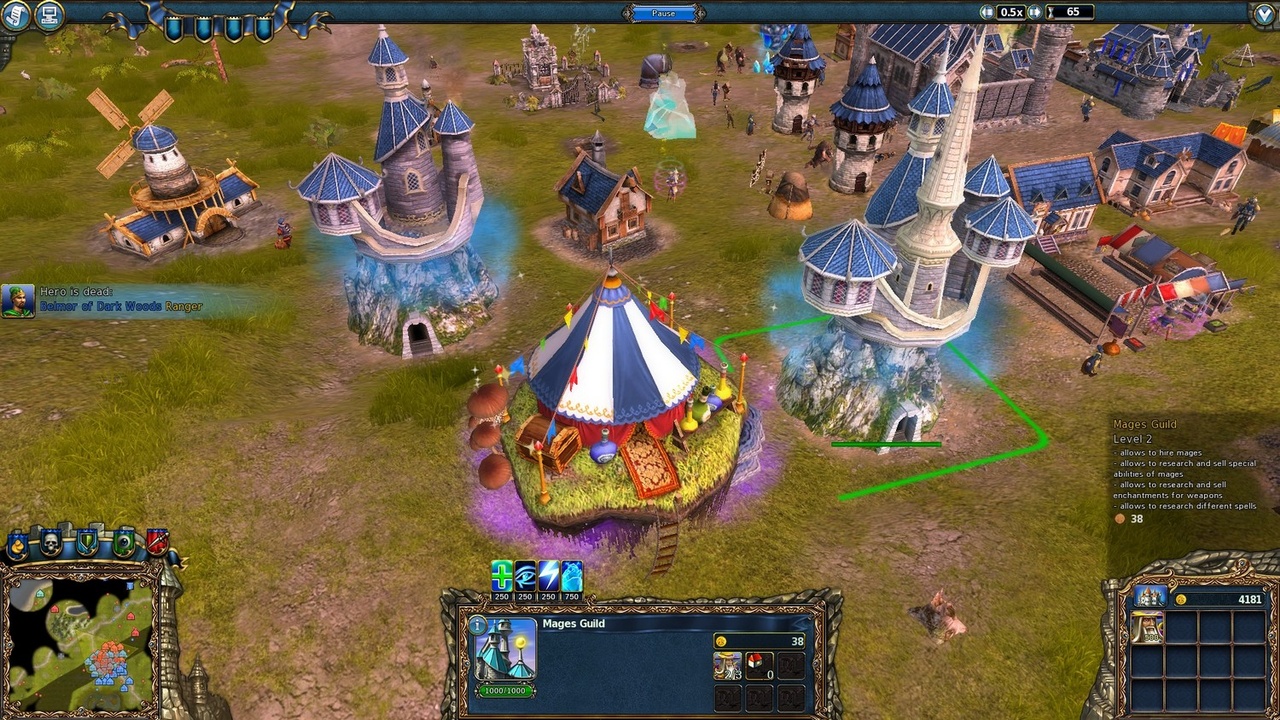Viewport: 1280px width, 720px height.
Task: Toggle the red crossed-swords attack flag
Action: pyautogui.click(x=158, y=542)
